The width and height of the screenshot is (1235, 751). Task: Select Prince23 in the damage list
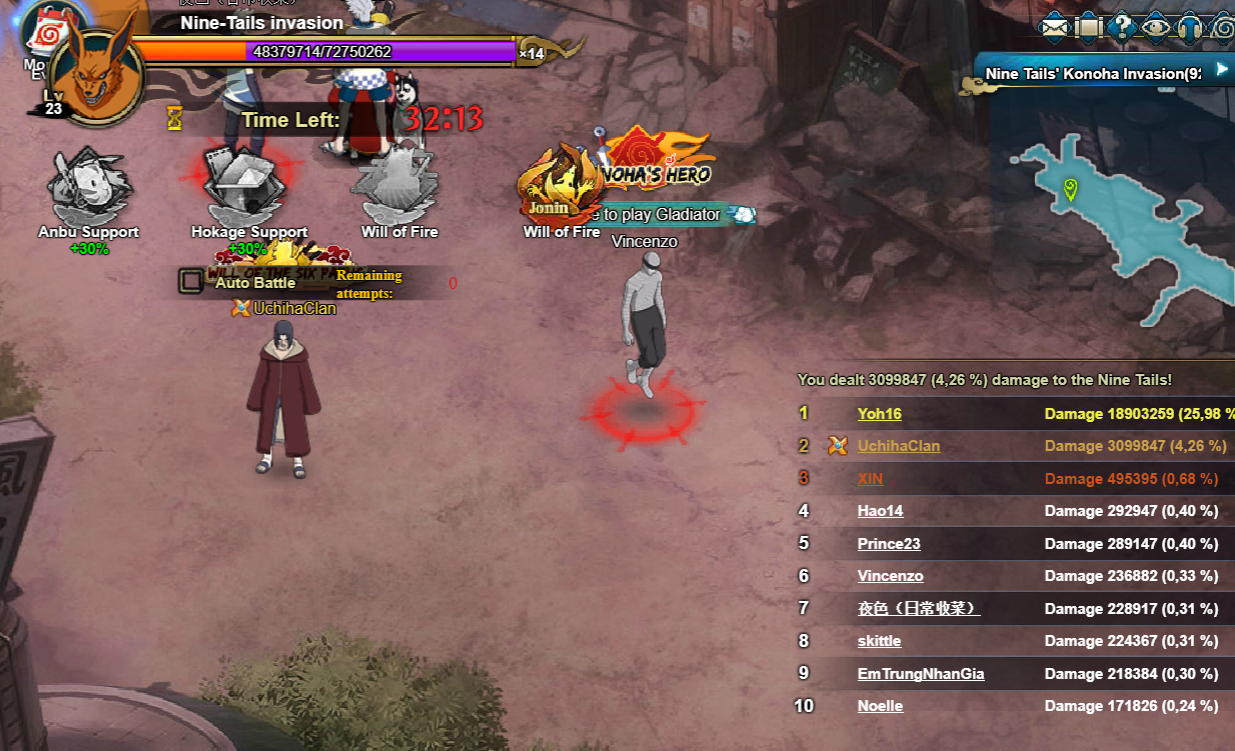click(888, 544)
